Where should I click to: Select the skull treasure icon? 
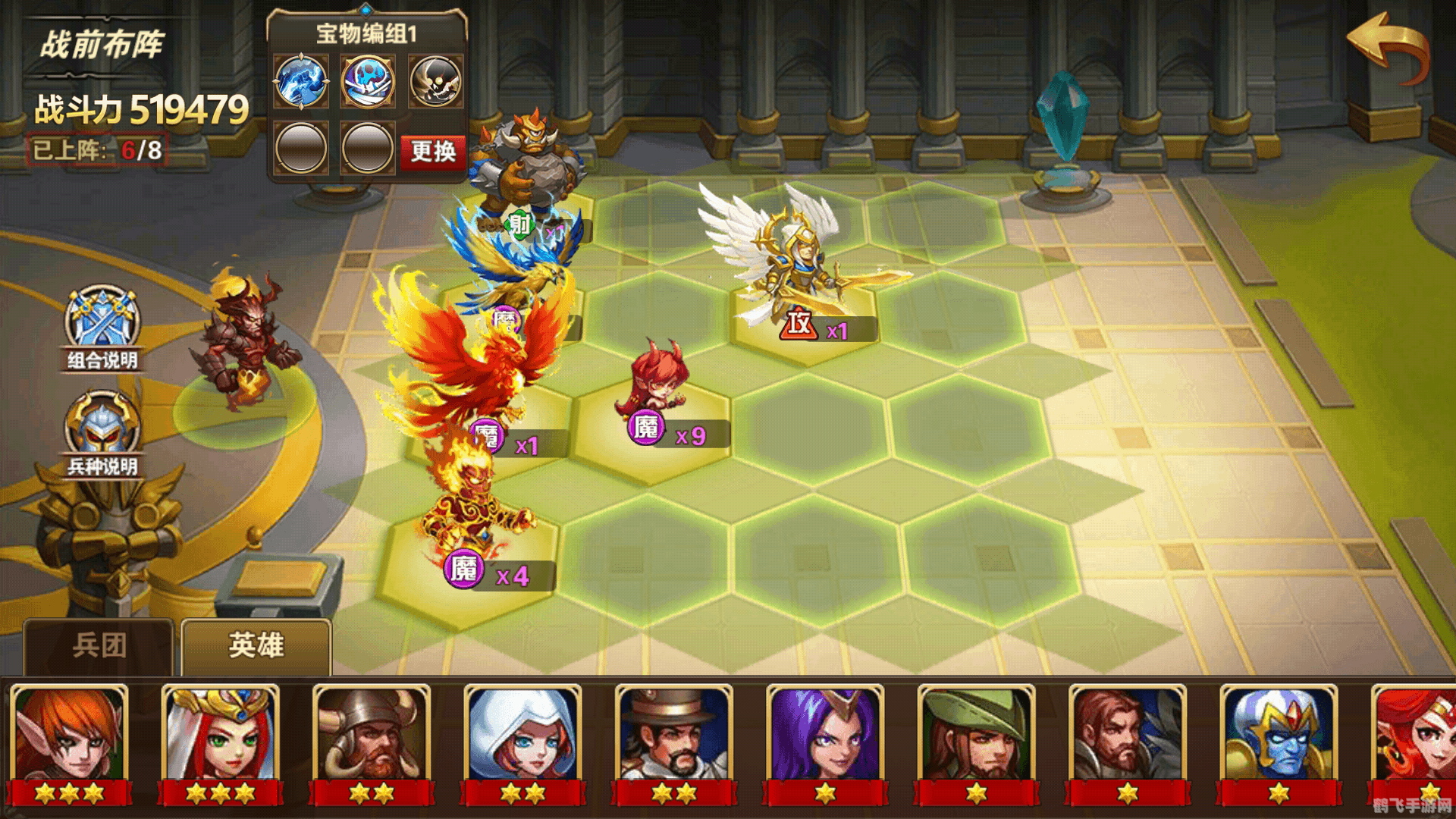pyautogui.click(x=432, y=82)
